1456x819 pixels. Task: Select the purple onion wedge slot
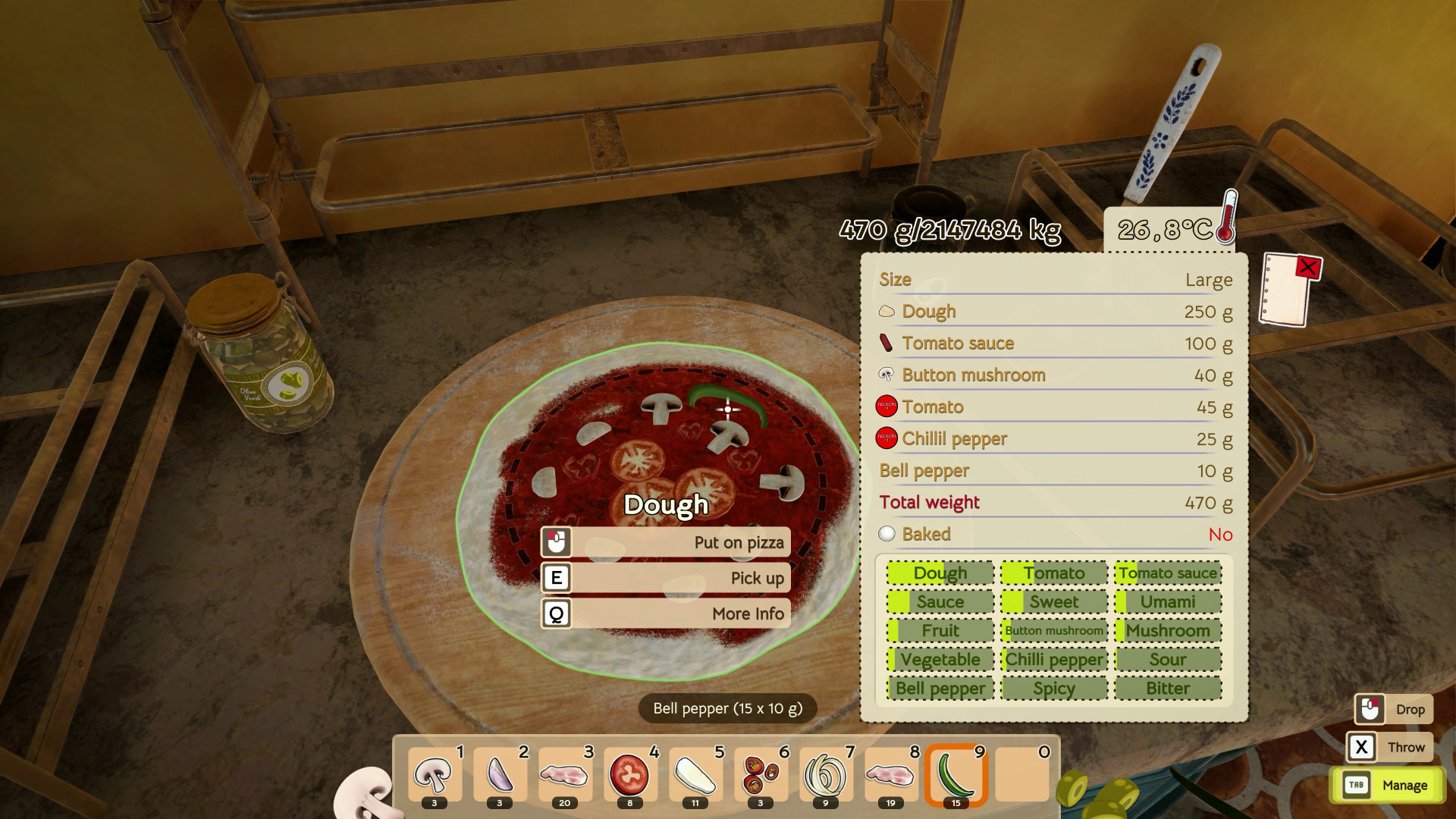pos(500,776)
